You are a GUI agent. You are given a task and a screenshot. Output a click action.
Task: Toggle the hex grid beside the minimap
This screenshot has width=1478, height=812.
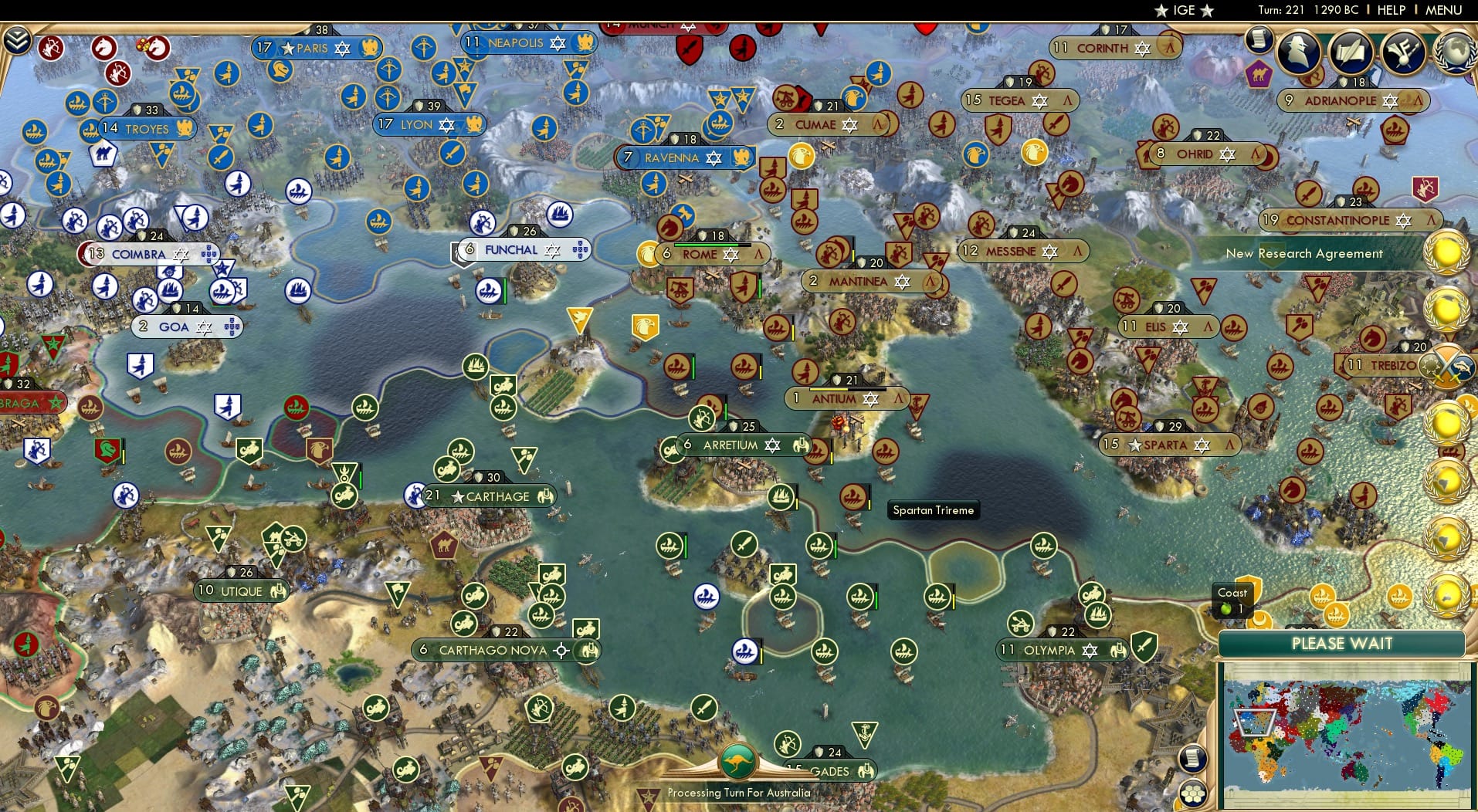pos(1192,793)
